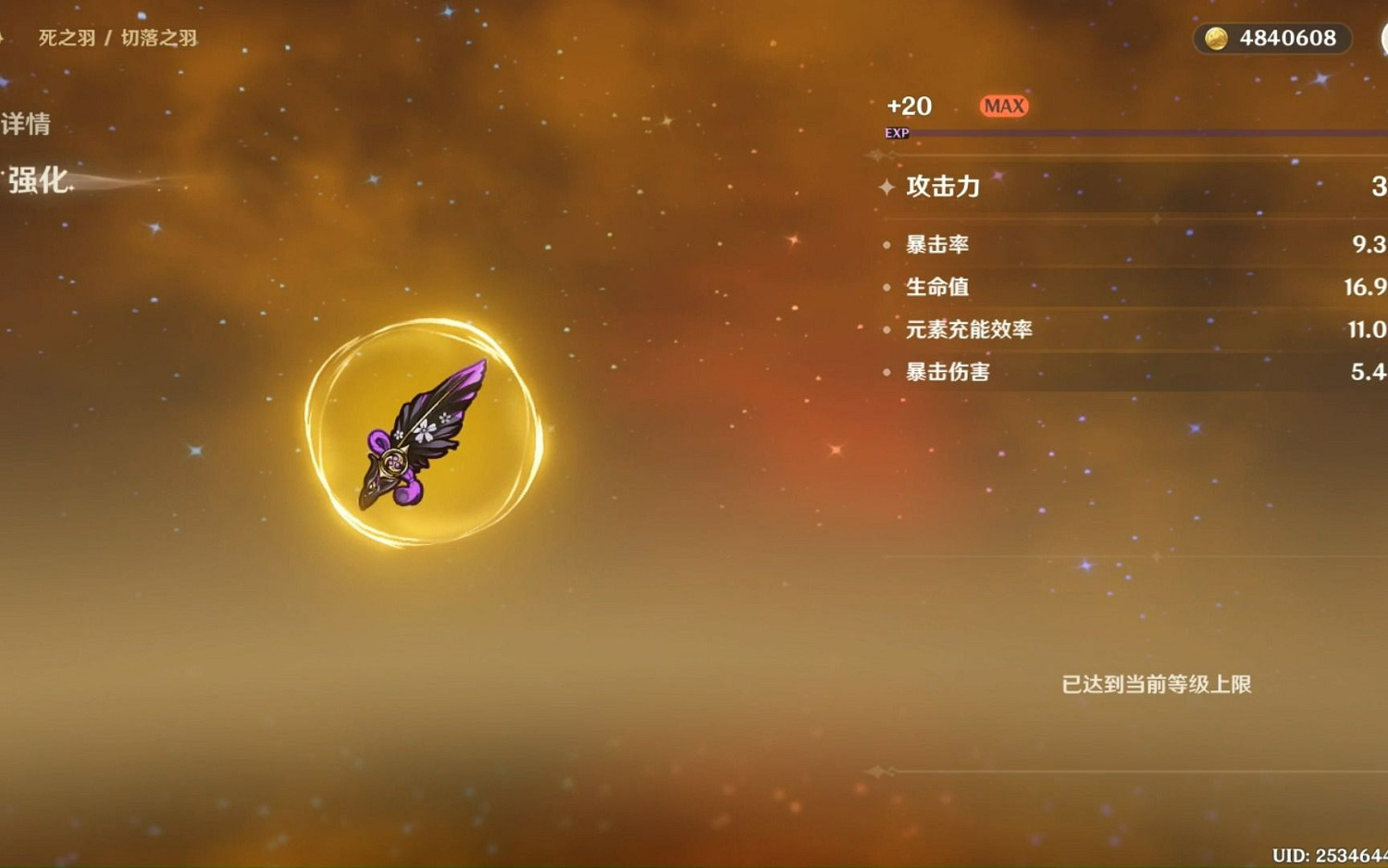Click the bullet icon beside 暴击伤害 stat
Viewport: 1388px width, 868px height.
tap(887, 372)
